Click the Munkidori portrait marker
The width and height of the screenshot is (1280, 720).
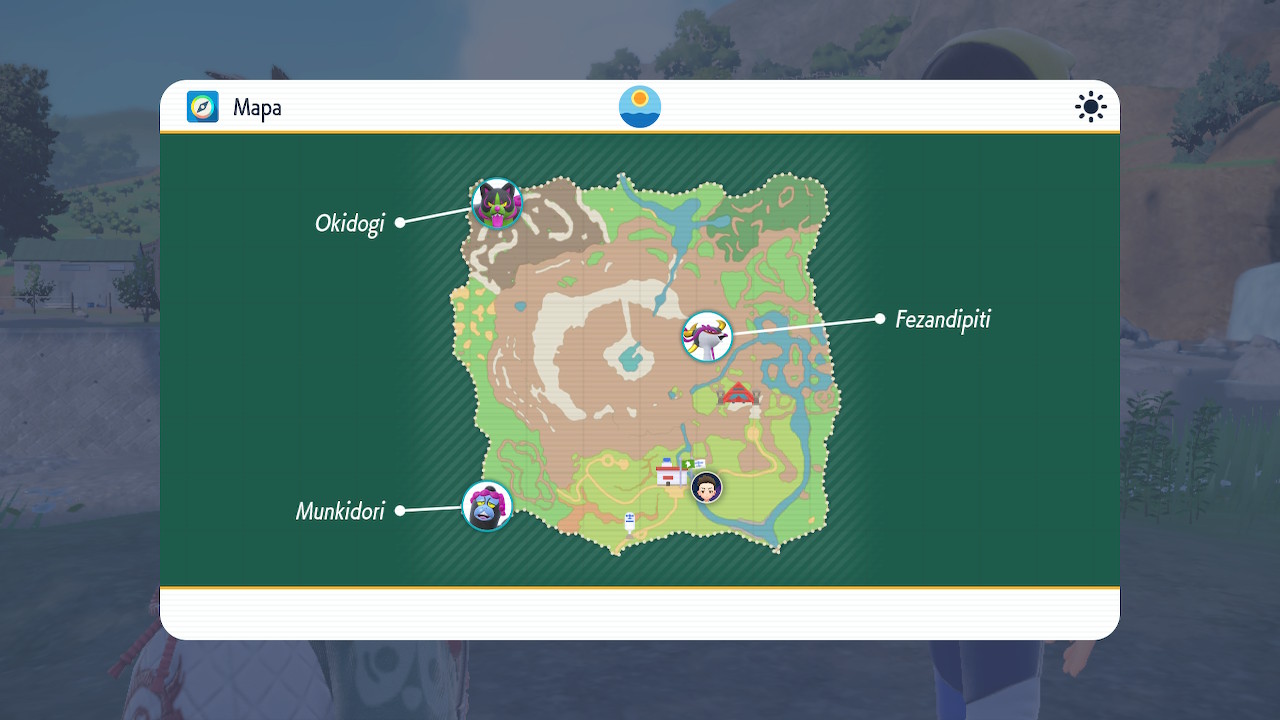487,506
